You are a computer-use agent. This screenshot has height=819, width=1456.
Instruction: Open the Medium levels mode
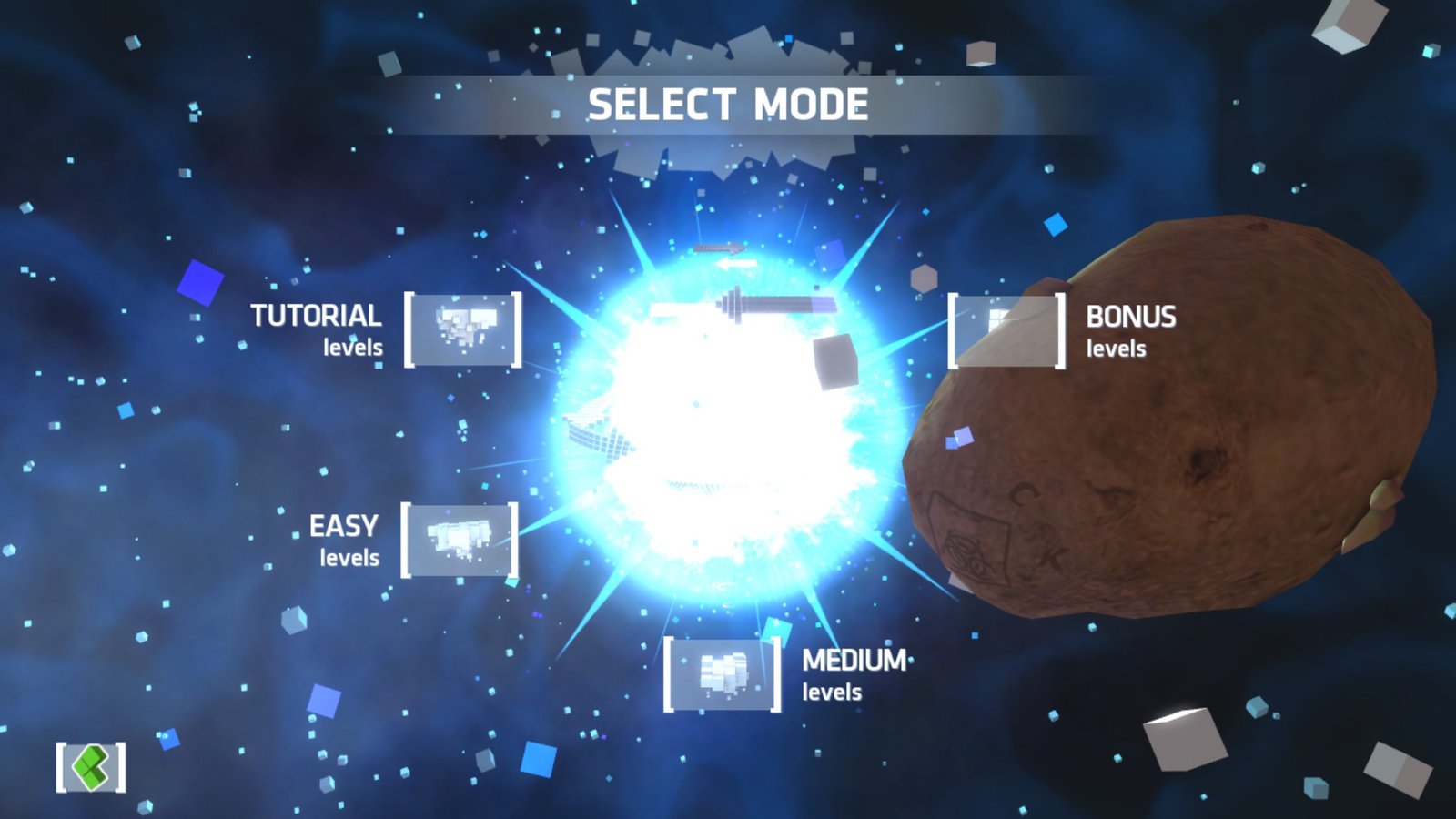click(x=722, y=674)
